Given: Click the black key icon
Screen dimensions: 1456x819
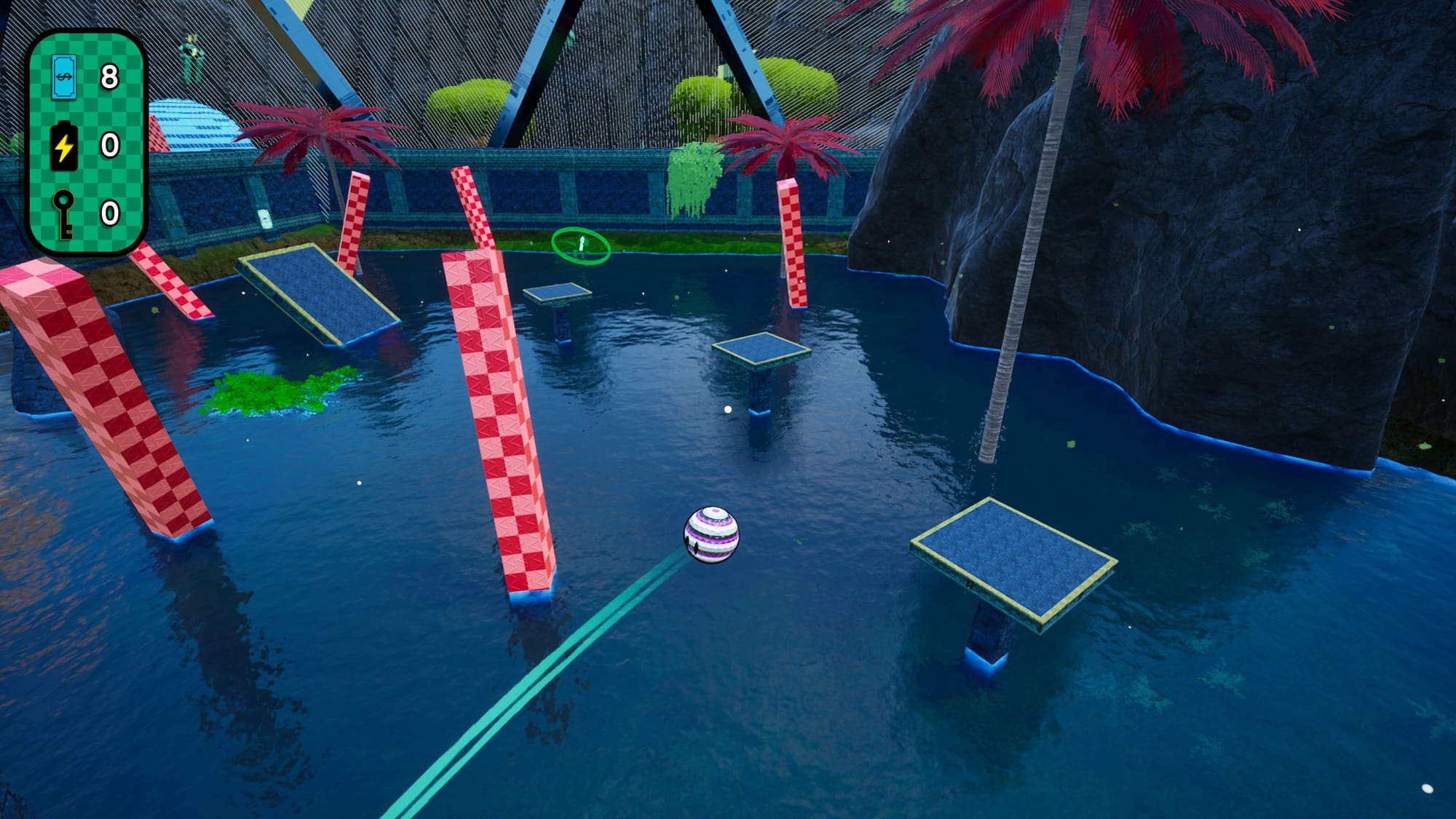Looking at the screenshot, I should (x=64, y=213).
